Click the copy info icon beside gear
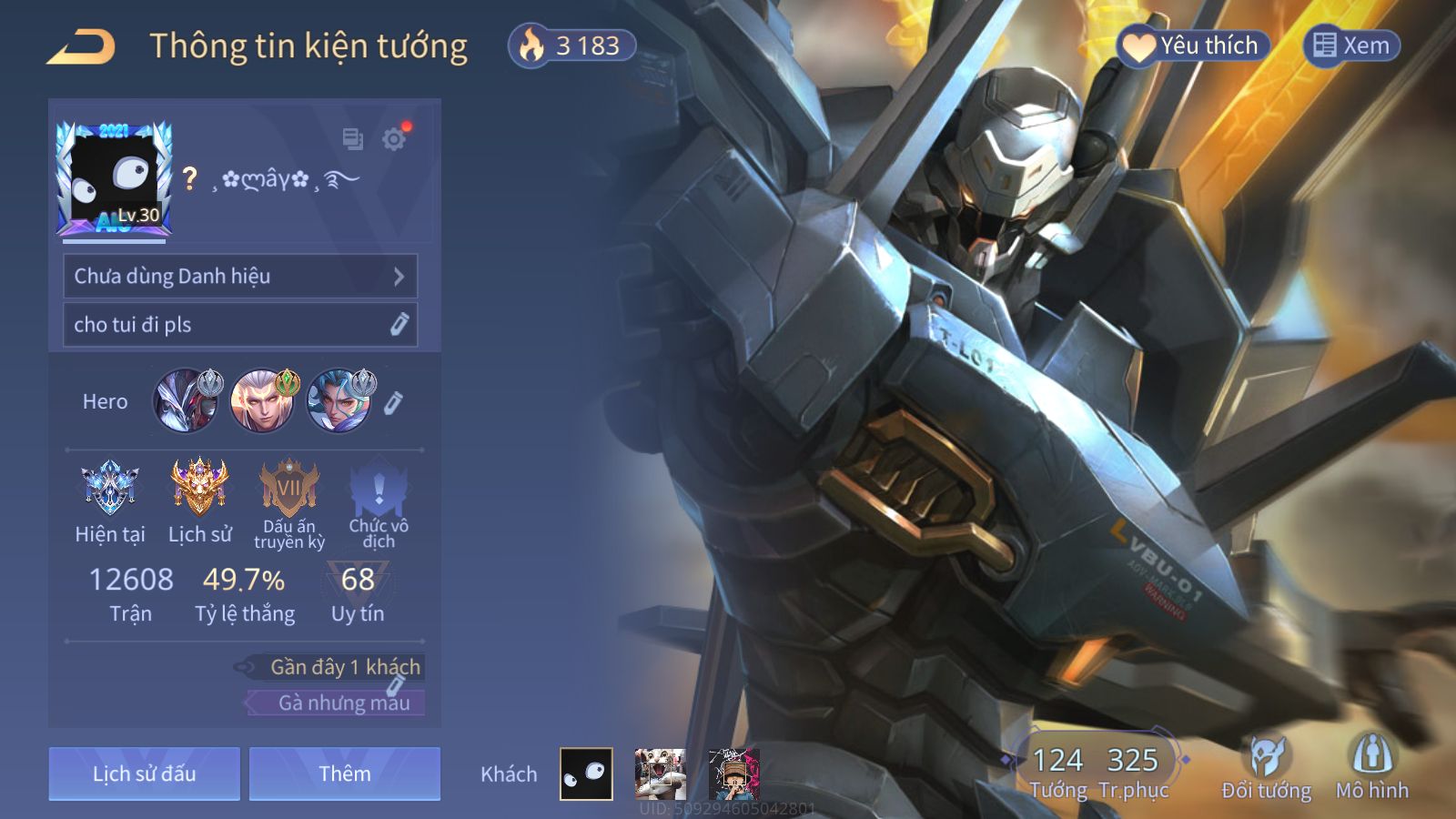 tap(352, 139)
